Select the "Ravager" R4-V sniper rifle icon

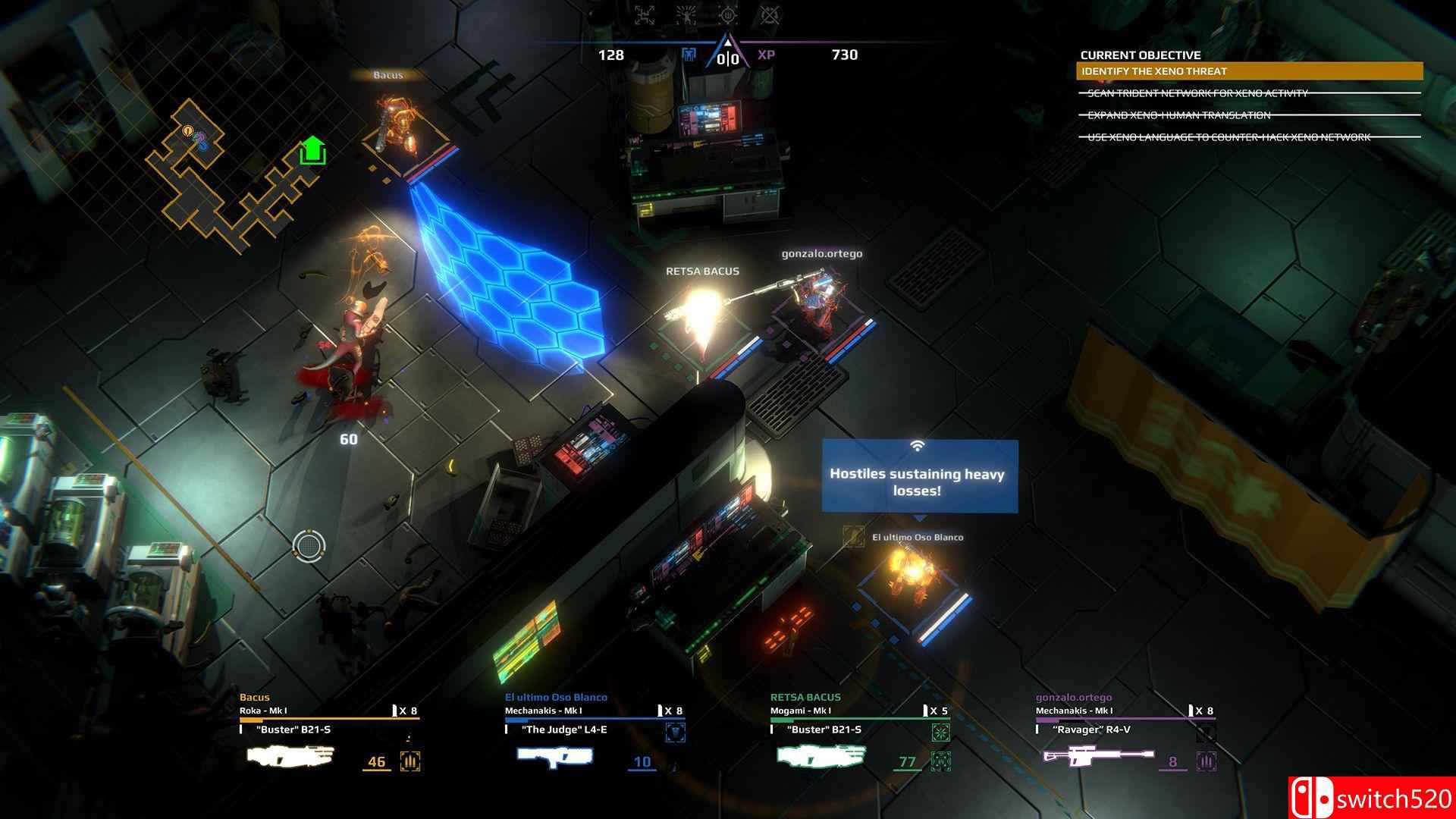click(1098, 756)
